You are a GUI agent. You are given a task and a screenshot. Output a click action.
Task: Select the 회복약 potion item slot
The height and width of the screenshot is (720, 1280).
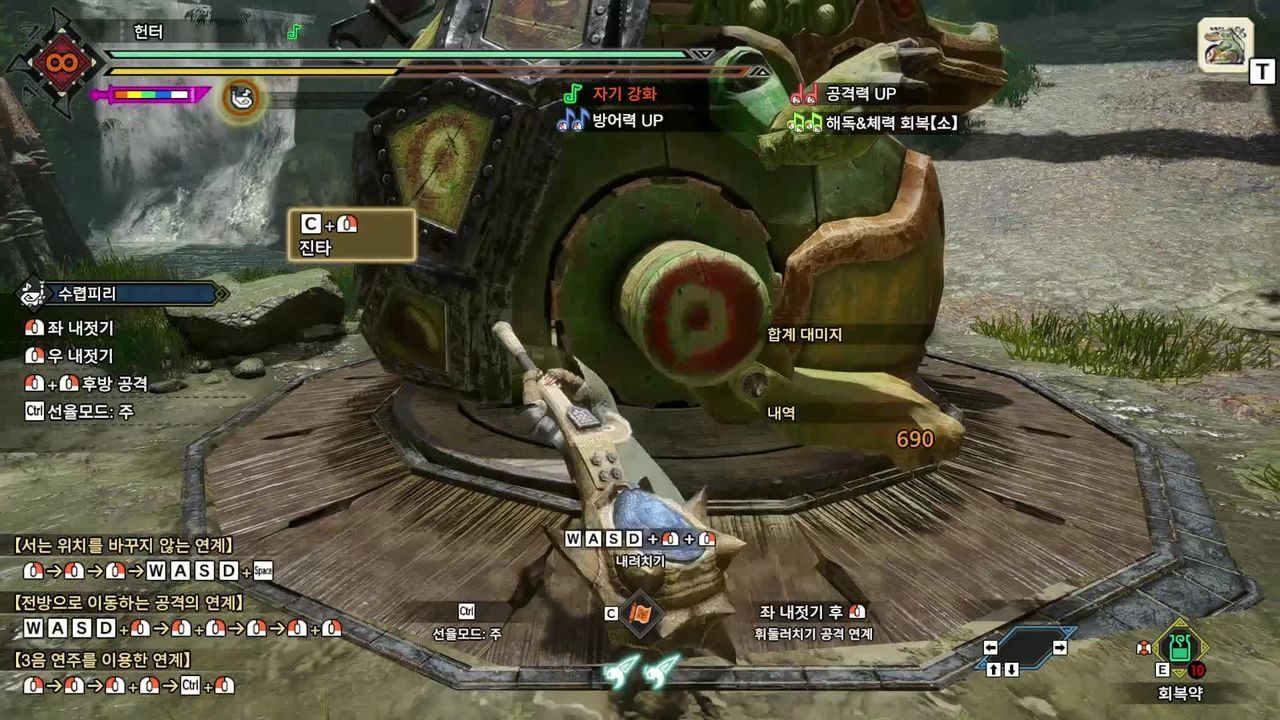[1180, 648]
